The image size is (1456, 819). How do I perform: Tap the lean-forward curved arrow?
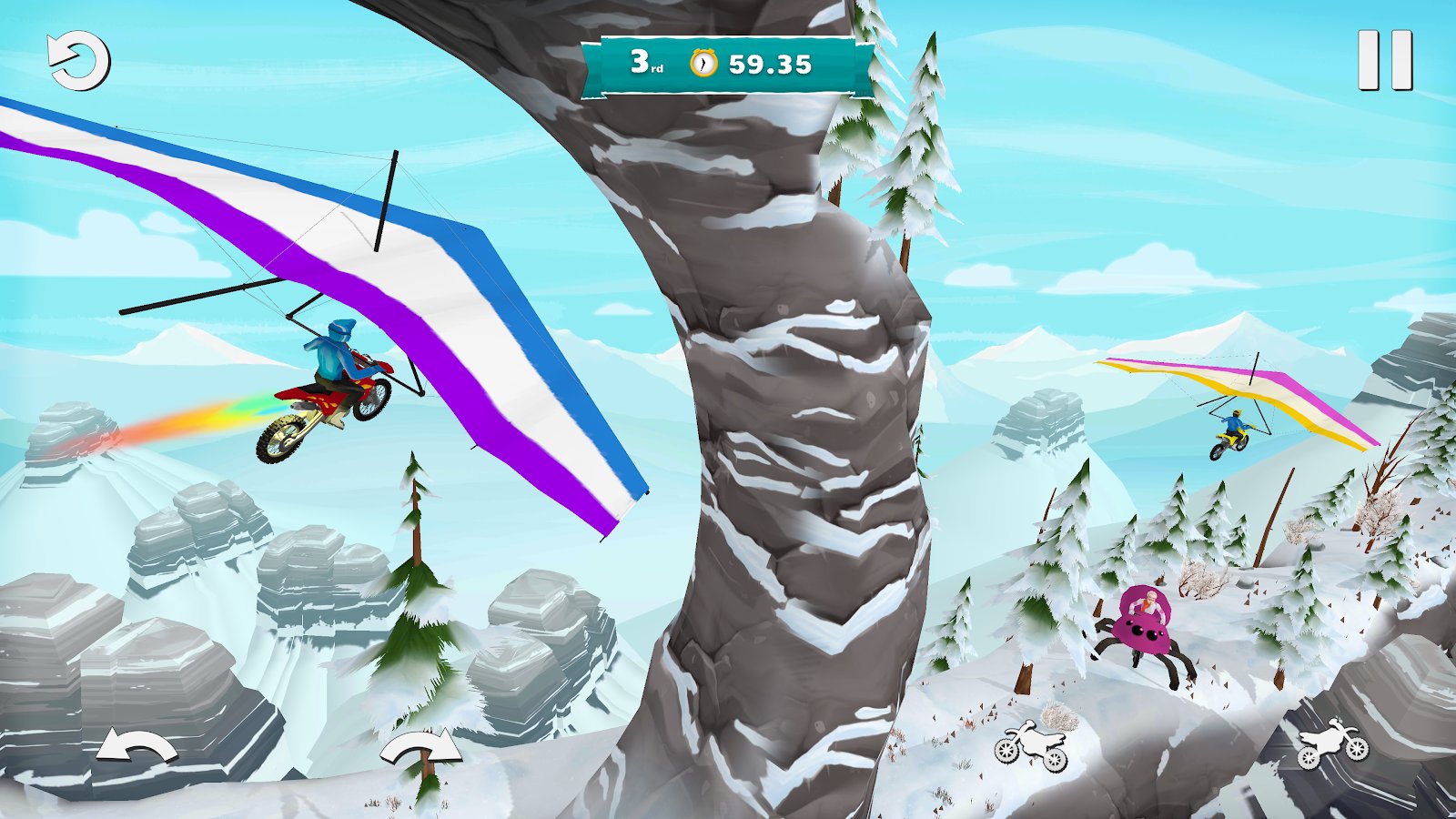pos(420,748)
